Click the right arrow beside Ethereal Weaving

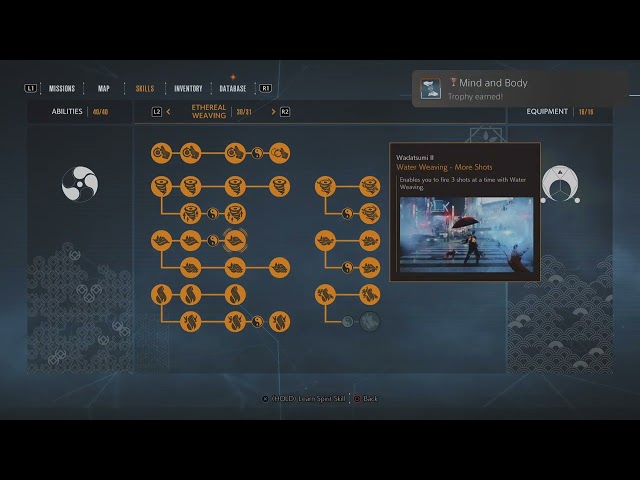coord(273,112)
